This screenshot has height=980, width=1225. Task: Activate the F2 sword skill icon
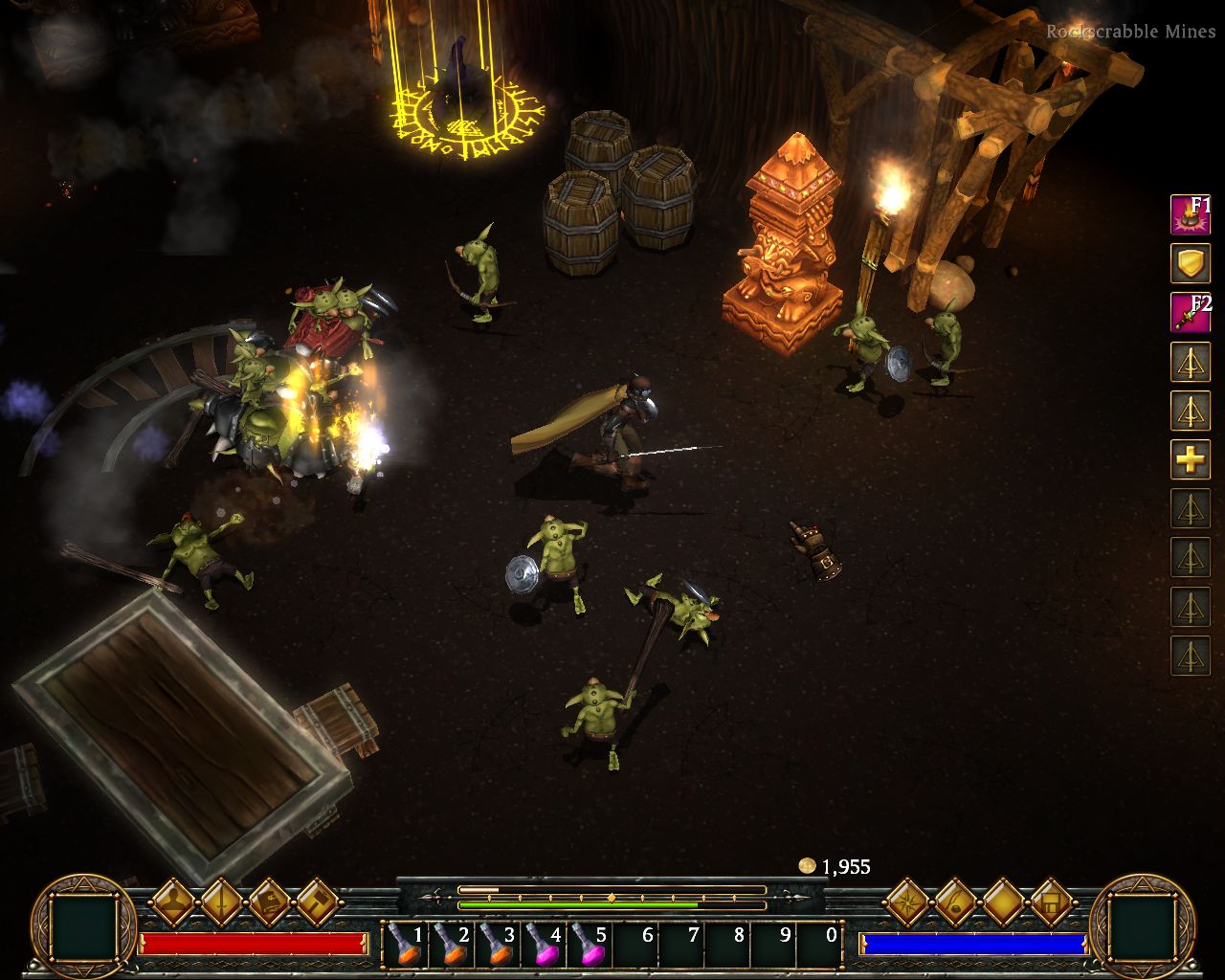pos(1191,312)
